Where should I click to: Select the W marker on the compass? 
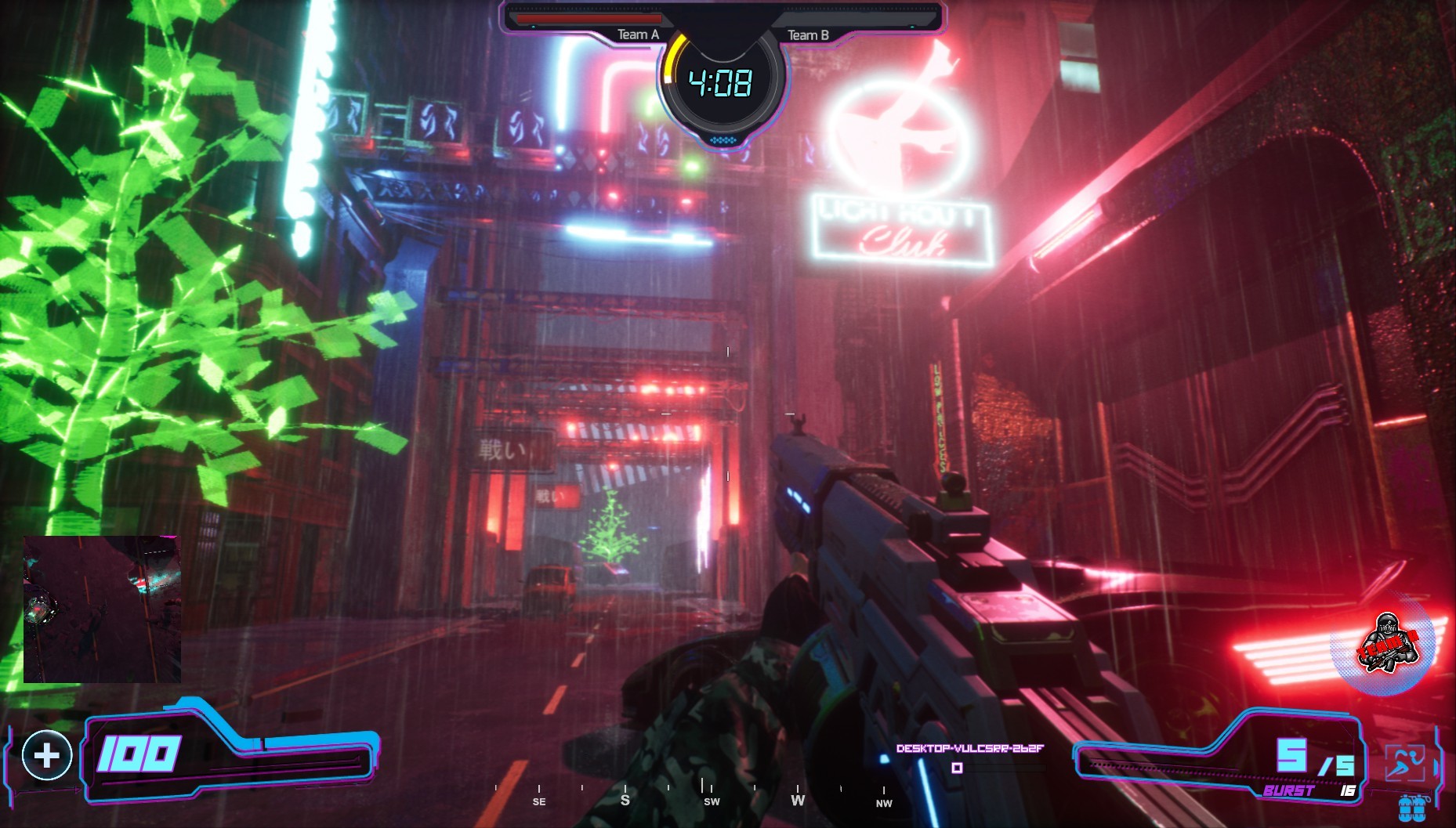pyautogui.click(x=799, y=801)
